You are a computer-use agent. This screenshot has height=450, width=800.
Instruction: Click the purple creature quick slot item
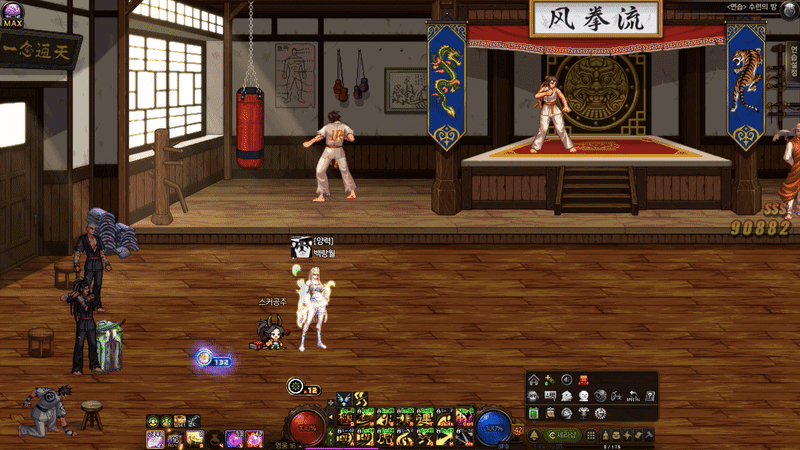[233, 439]
